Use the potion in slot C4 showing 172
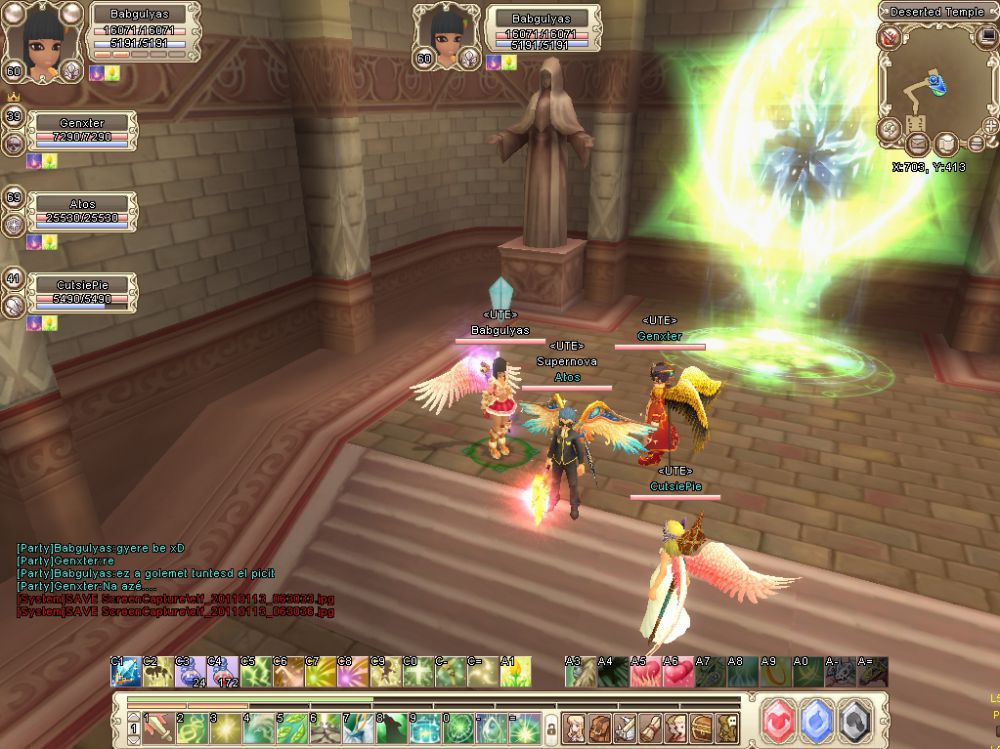Viewport: 1000px width, 749px height. [x=220, y=673]
